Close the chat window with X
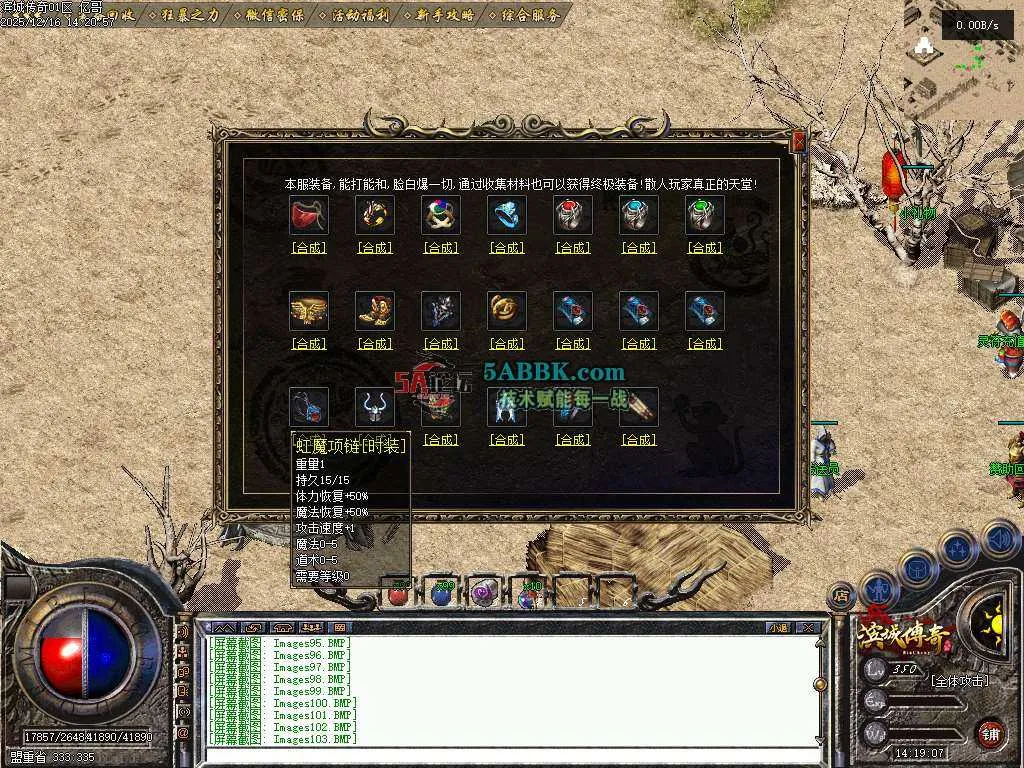The image size is (1024, 768). click(808, 628)
